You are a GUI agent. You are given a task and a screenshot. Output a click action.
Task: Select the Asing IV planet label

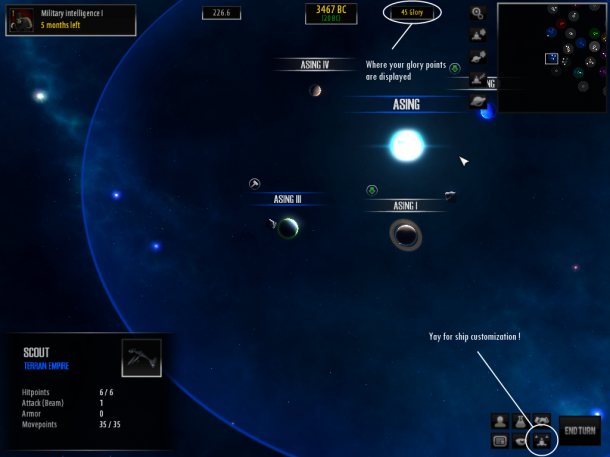[x=315, y=65]
